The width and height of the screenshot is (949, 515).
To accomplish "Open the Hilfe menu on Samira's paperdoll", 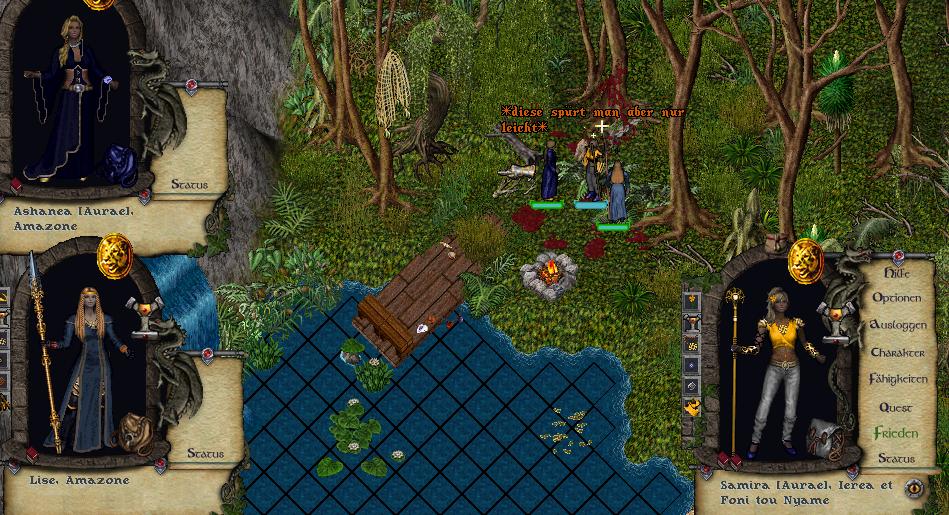I will [899, 272].
